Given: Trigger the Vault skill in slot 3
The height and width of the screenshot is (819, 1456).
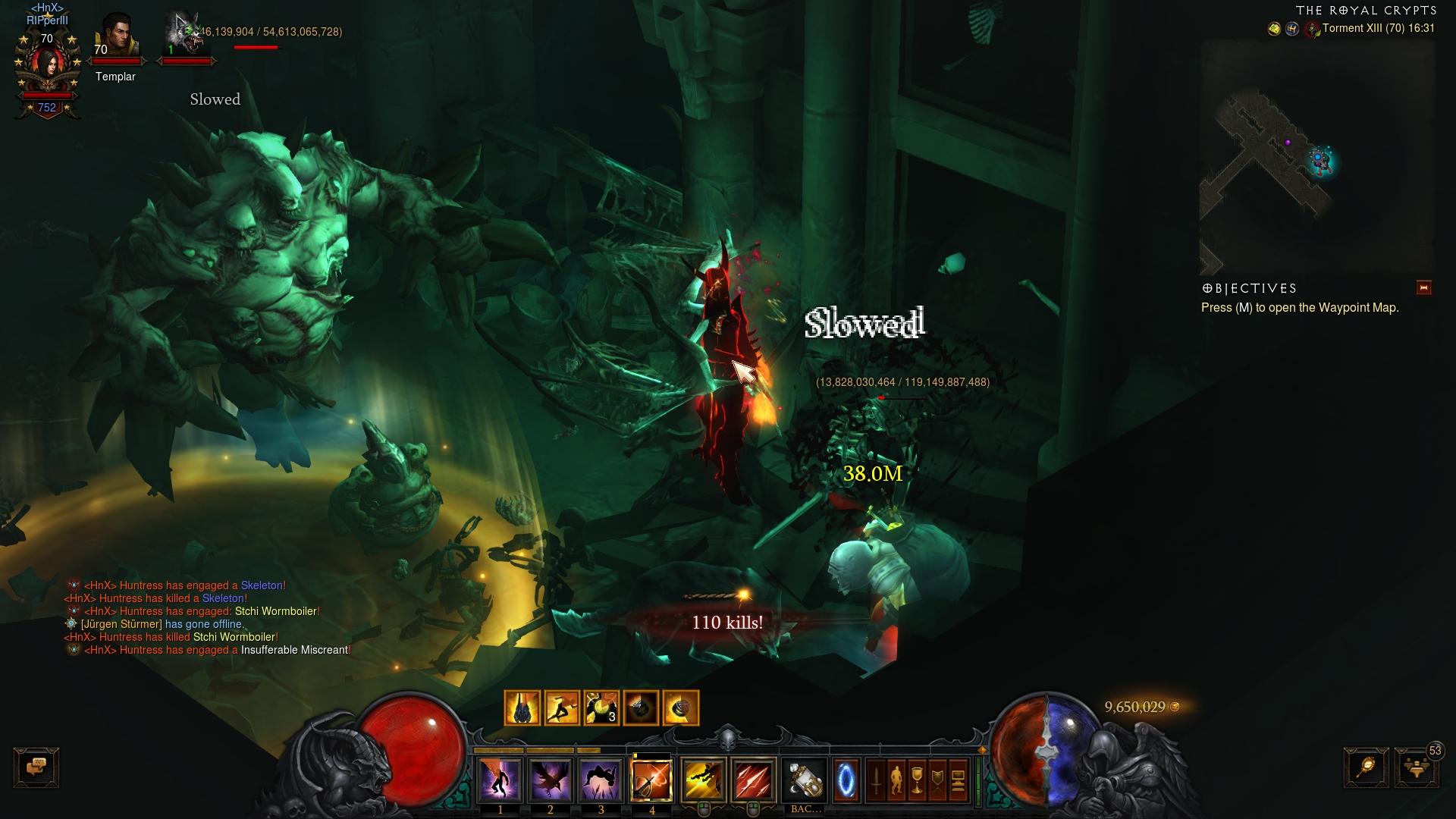Looking at the screenshot, I should 601,779.
